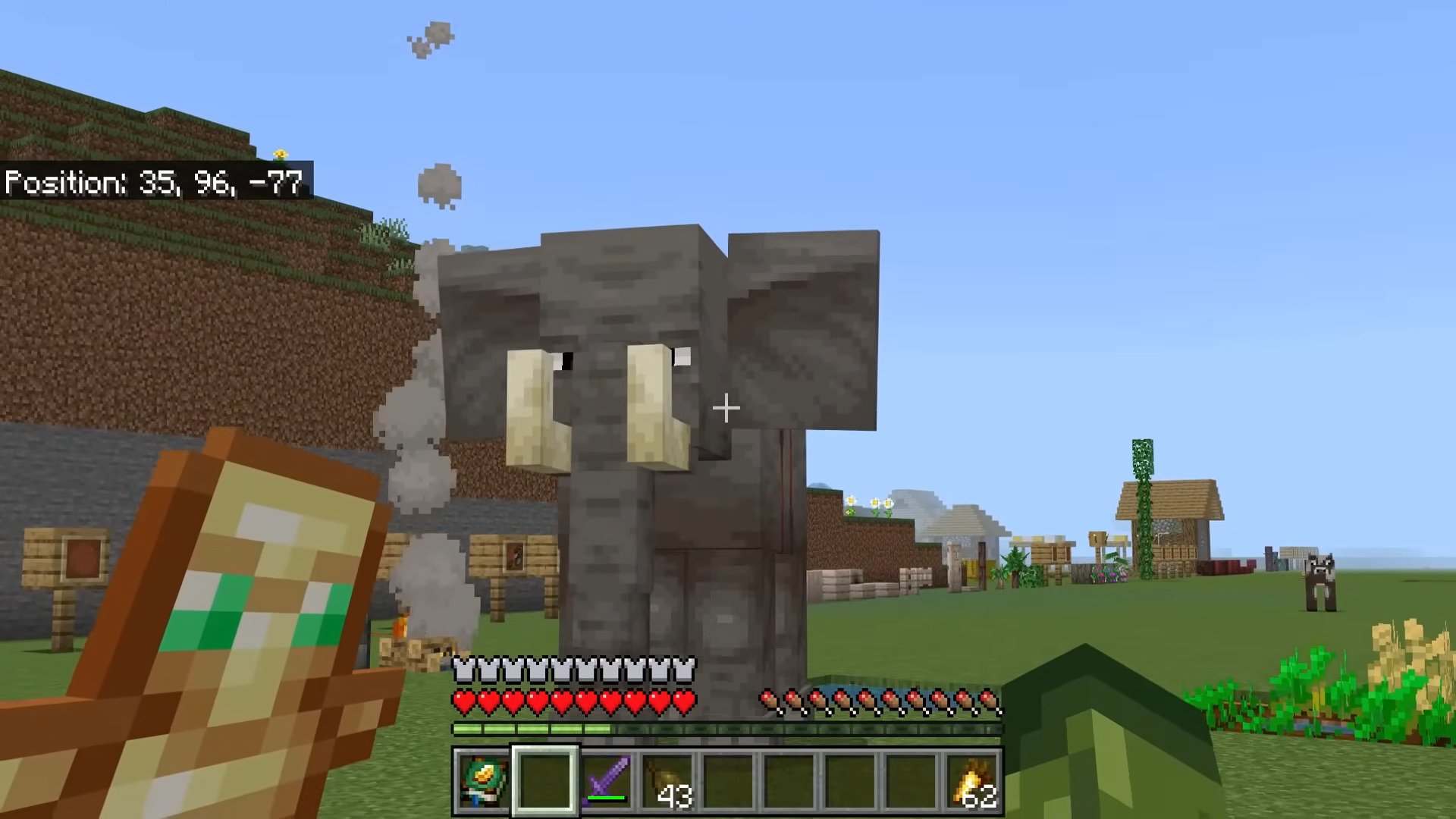Click the highlighted empty hotbar slot
The width and height of the screenshot is (1456, 819).
(x=545, y=781)
